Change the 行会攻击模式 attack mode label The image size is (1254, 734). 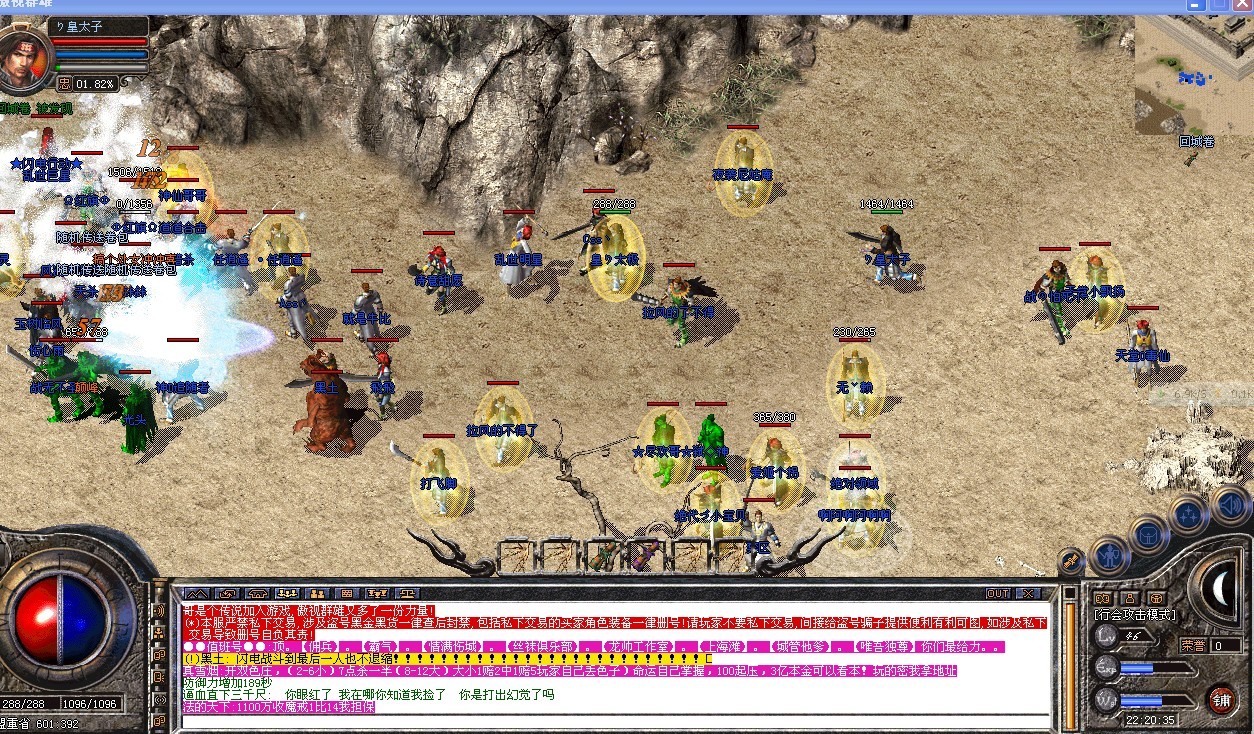pos(1135,615)
